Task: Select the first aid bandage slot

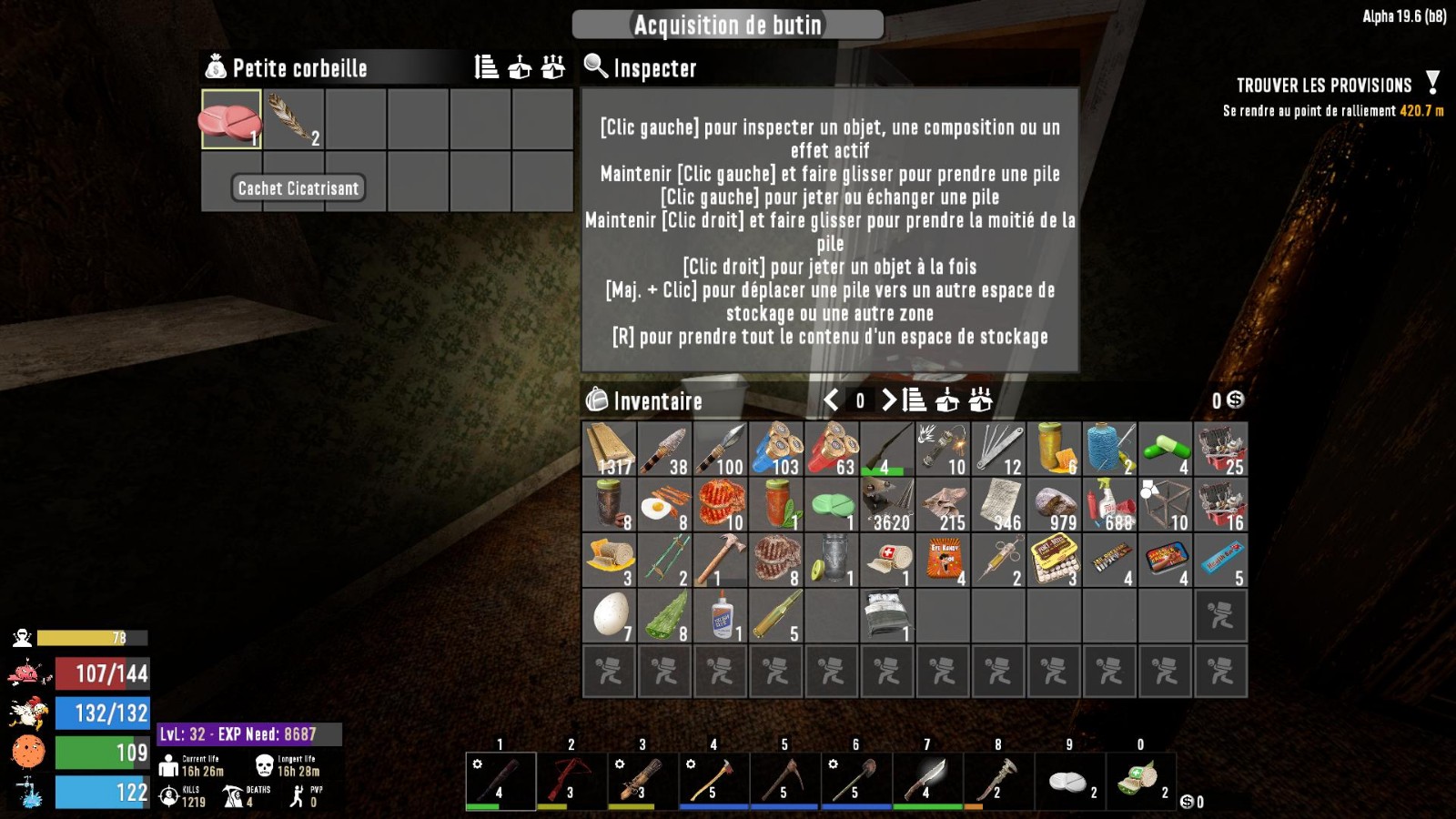Action: 886,560
